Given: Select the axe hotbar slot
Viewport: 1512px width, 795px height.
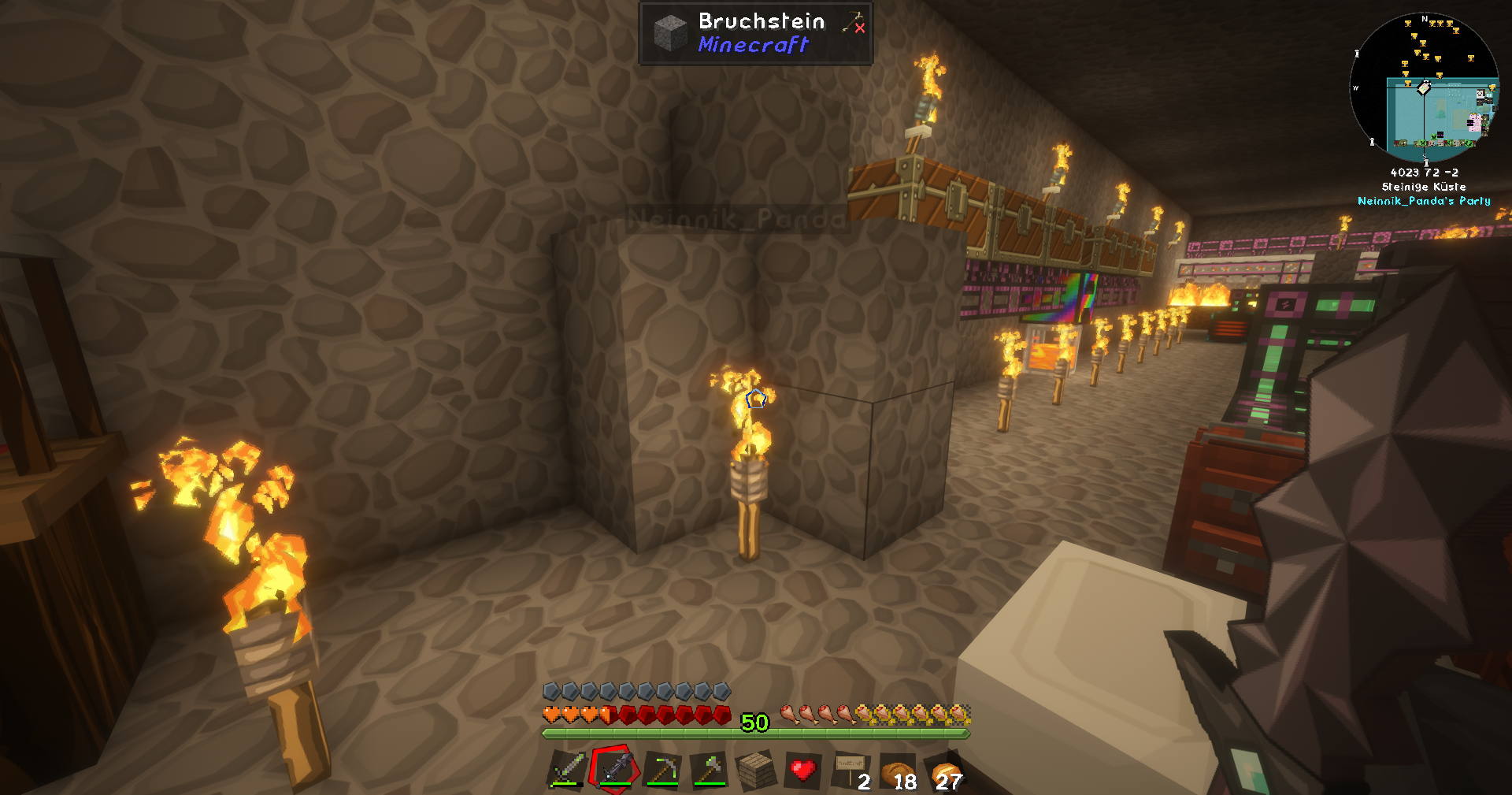Looking at the screenshot, I should click(x=709, y=770).
